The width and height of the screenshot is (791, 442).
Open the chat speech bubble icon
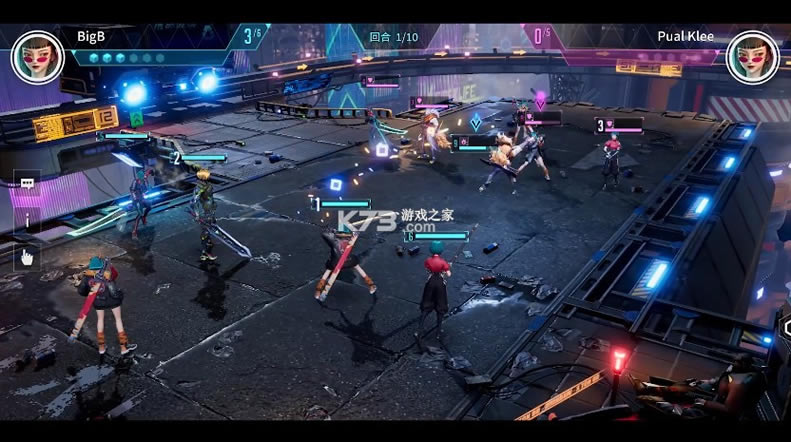pyautogui.click(x=27, y=184)
